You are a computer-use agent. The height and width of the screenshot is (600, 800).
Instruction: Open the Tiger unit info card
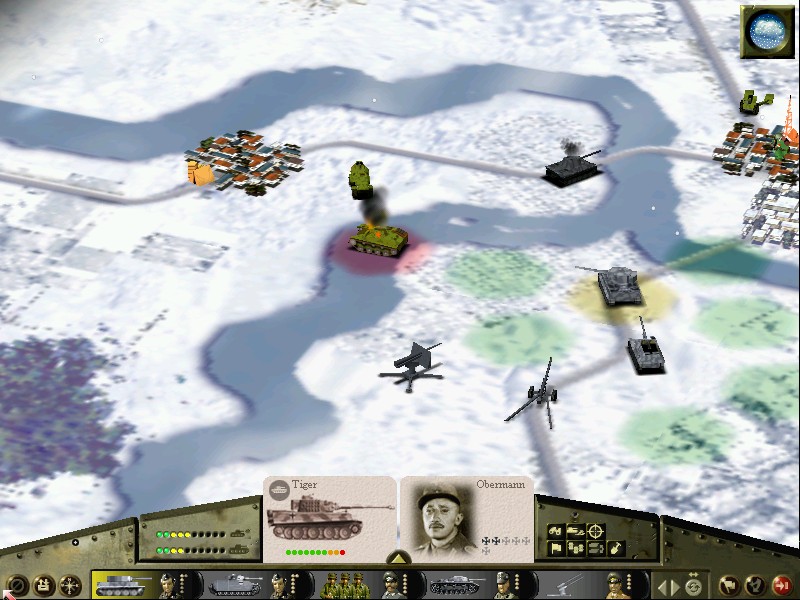click(x=329, y=520)
